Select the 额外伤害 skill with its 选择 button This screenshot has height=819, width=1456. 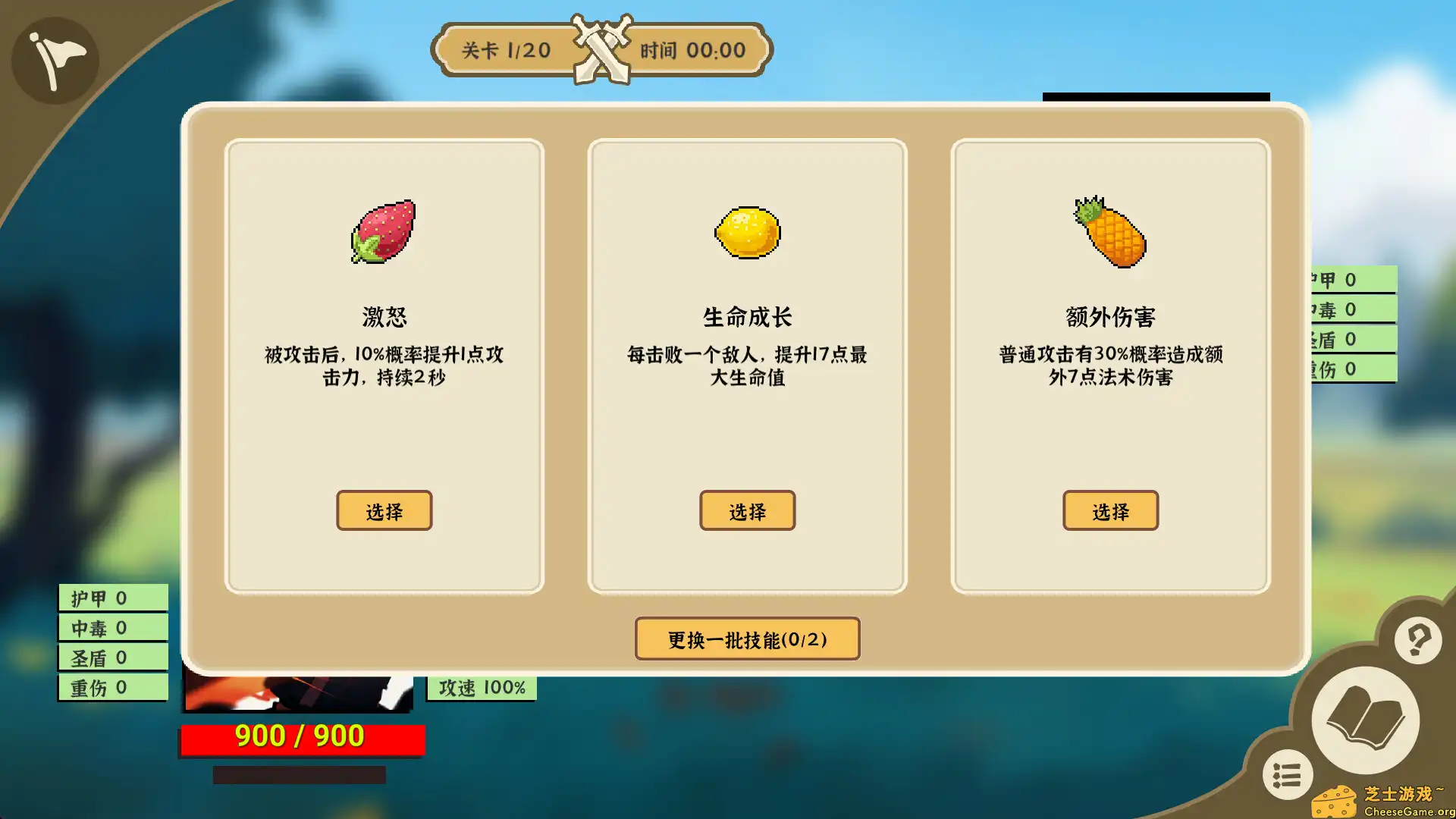point(1109,511)
